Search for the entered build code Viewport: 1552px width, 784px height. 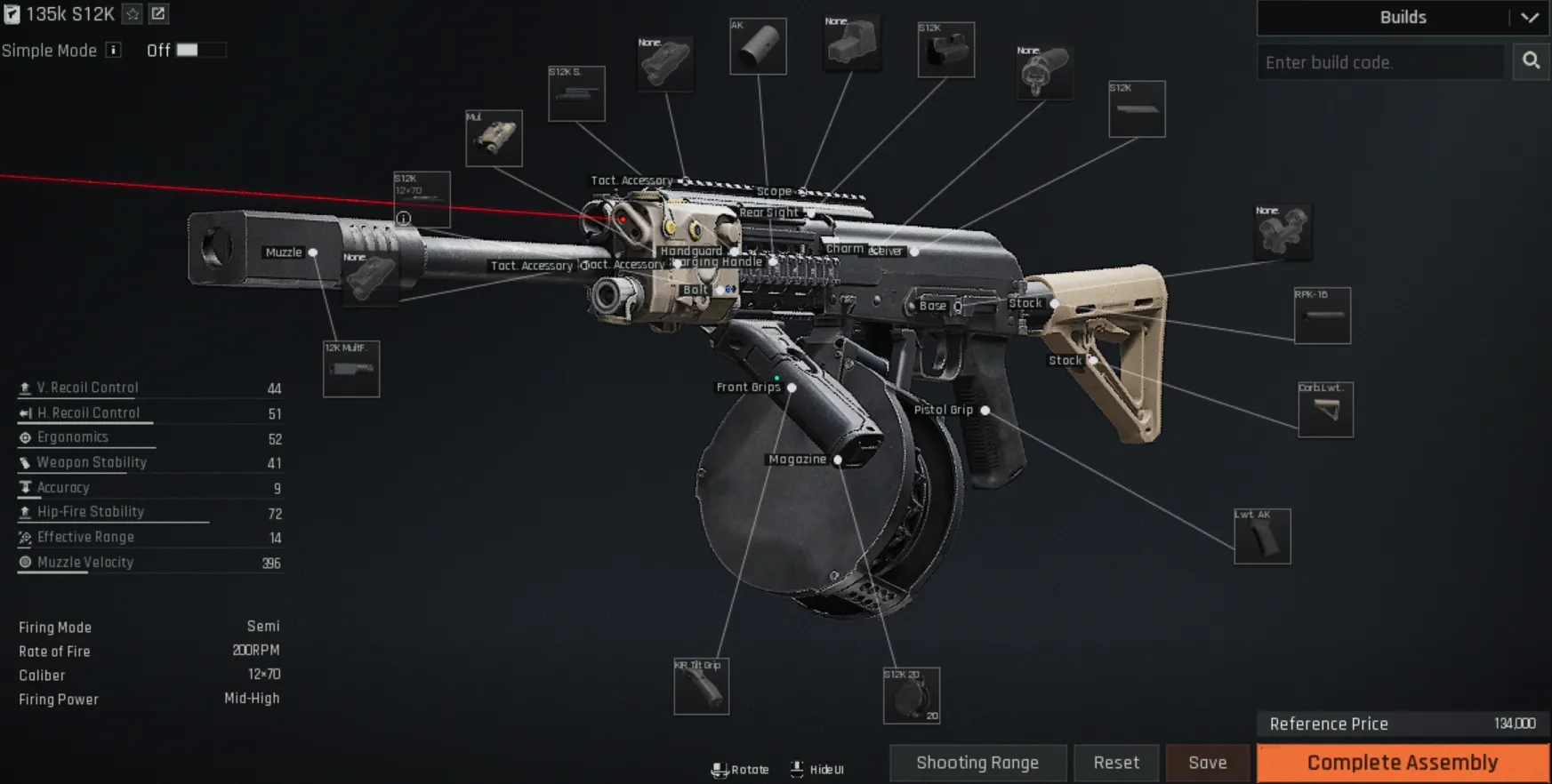pyautogui.click(x=1531, y=61)
